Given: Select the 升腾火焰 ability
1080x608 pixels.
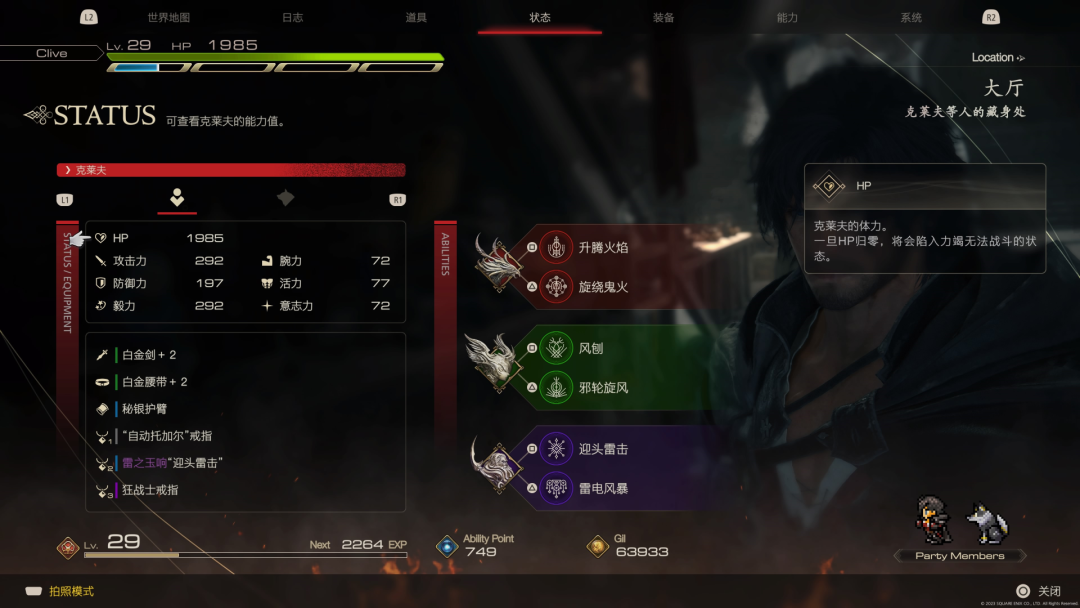Looking at the screenshot, I should tap(603, 247).
